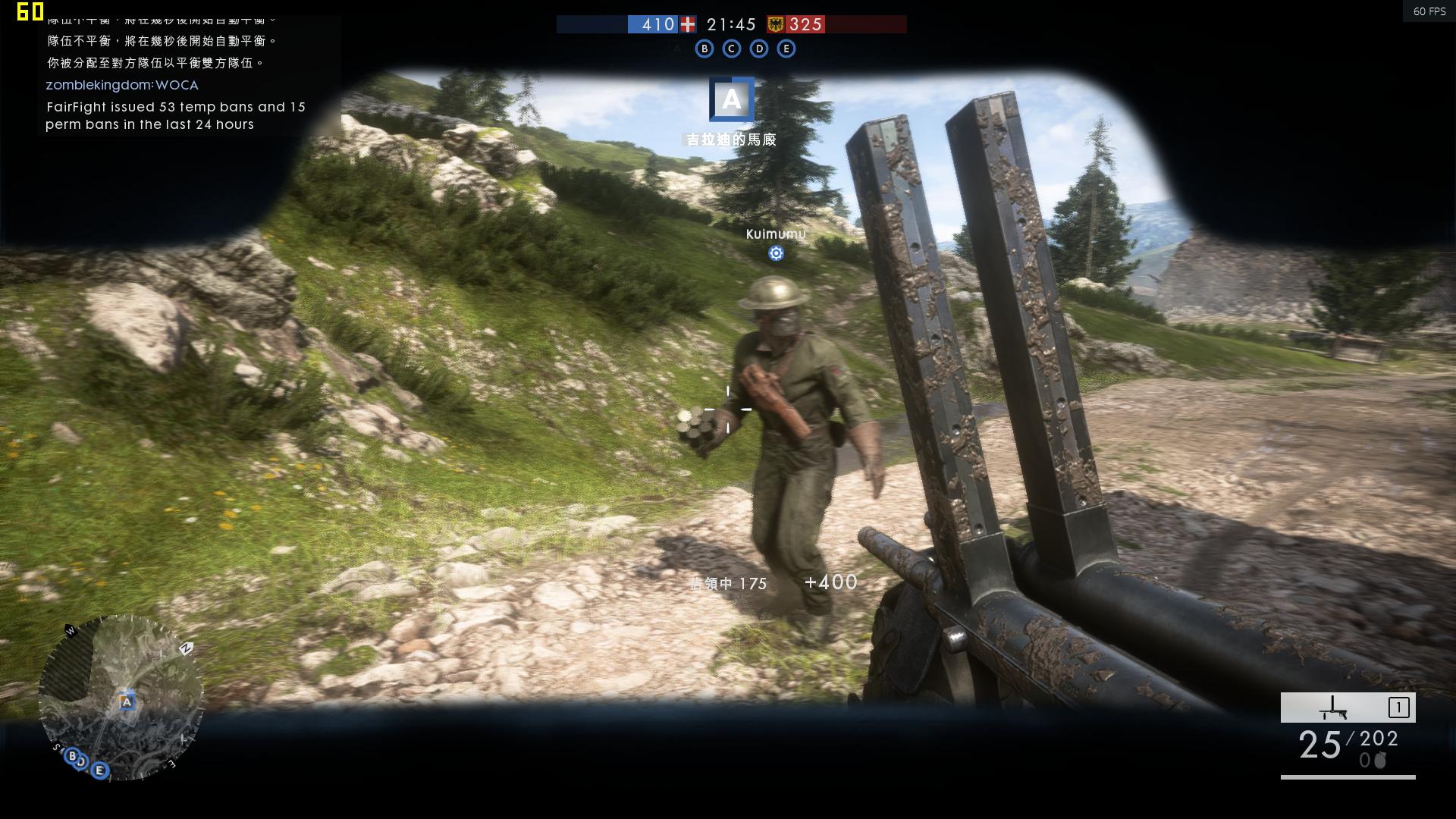Viewport: 1456px width, 819px height.
Task: Click the large objective A capture marker
Action: point(731,99)
